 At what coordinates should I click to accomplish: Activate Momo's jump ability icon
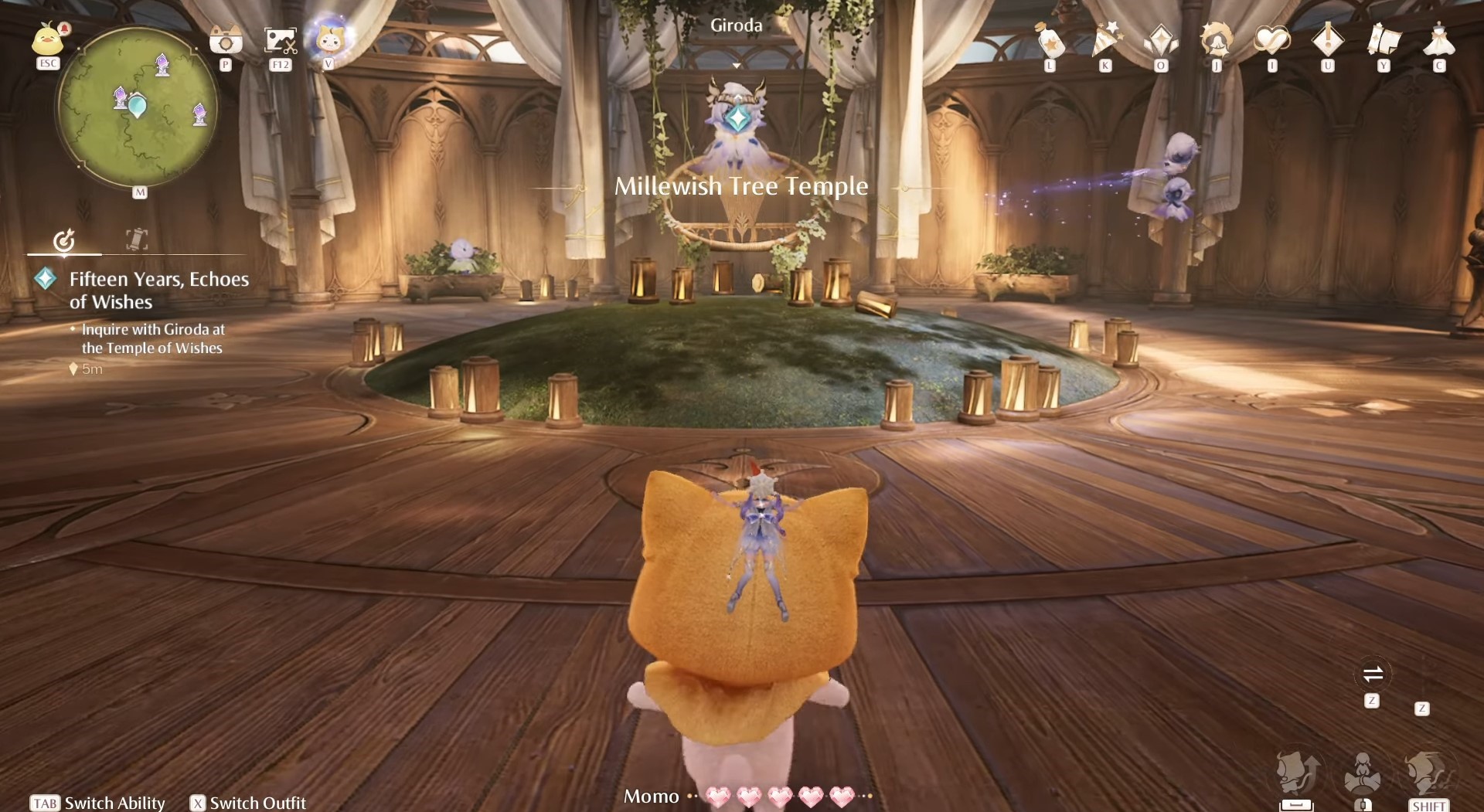coord(1298,773)
